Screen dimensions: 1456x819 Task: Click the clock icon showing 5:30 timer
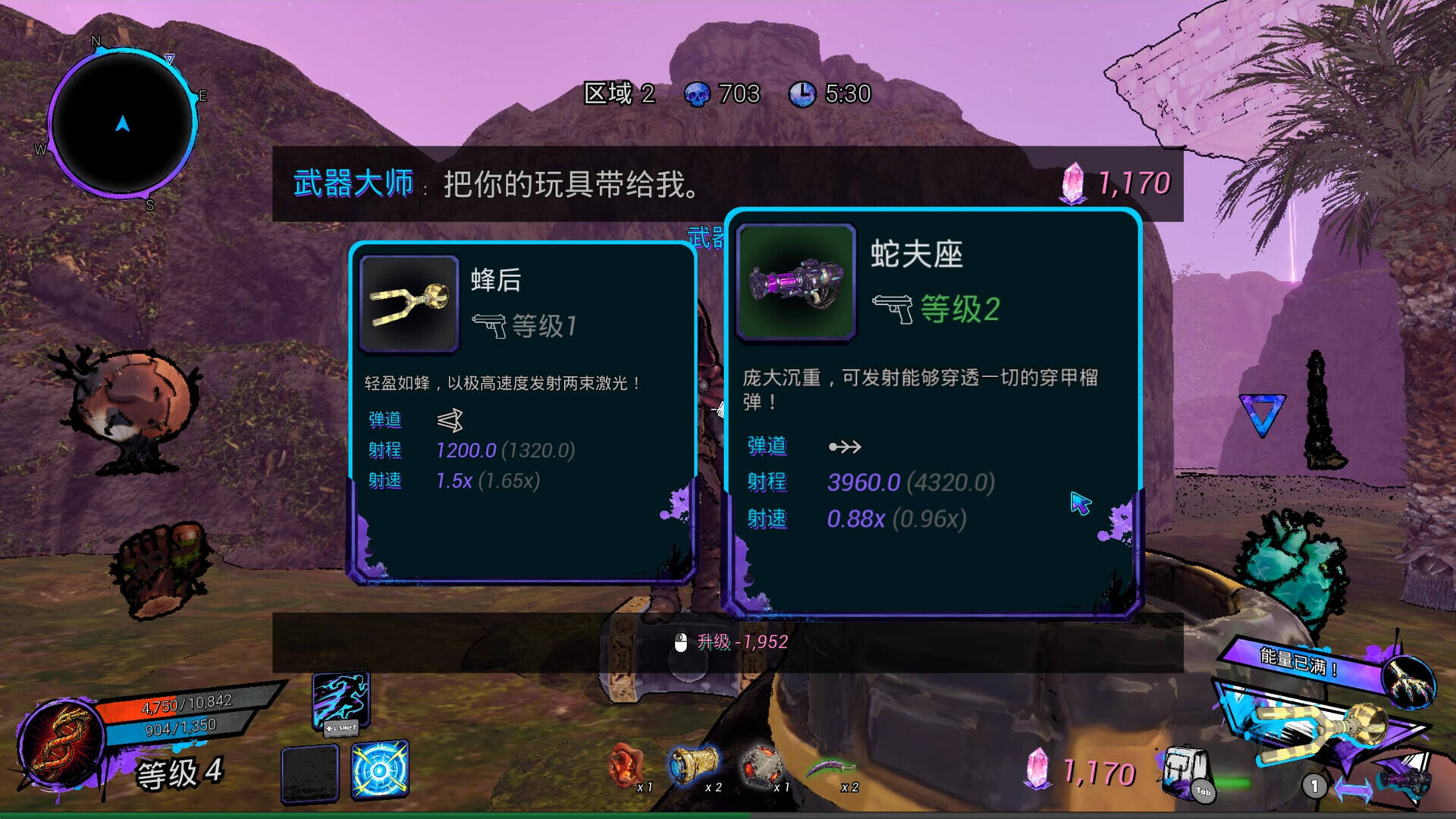pos(803,95)
